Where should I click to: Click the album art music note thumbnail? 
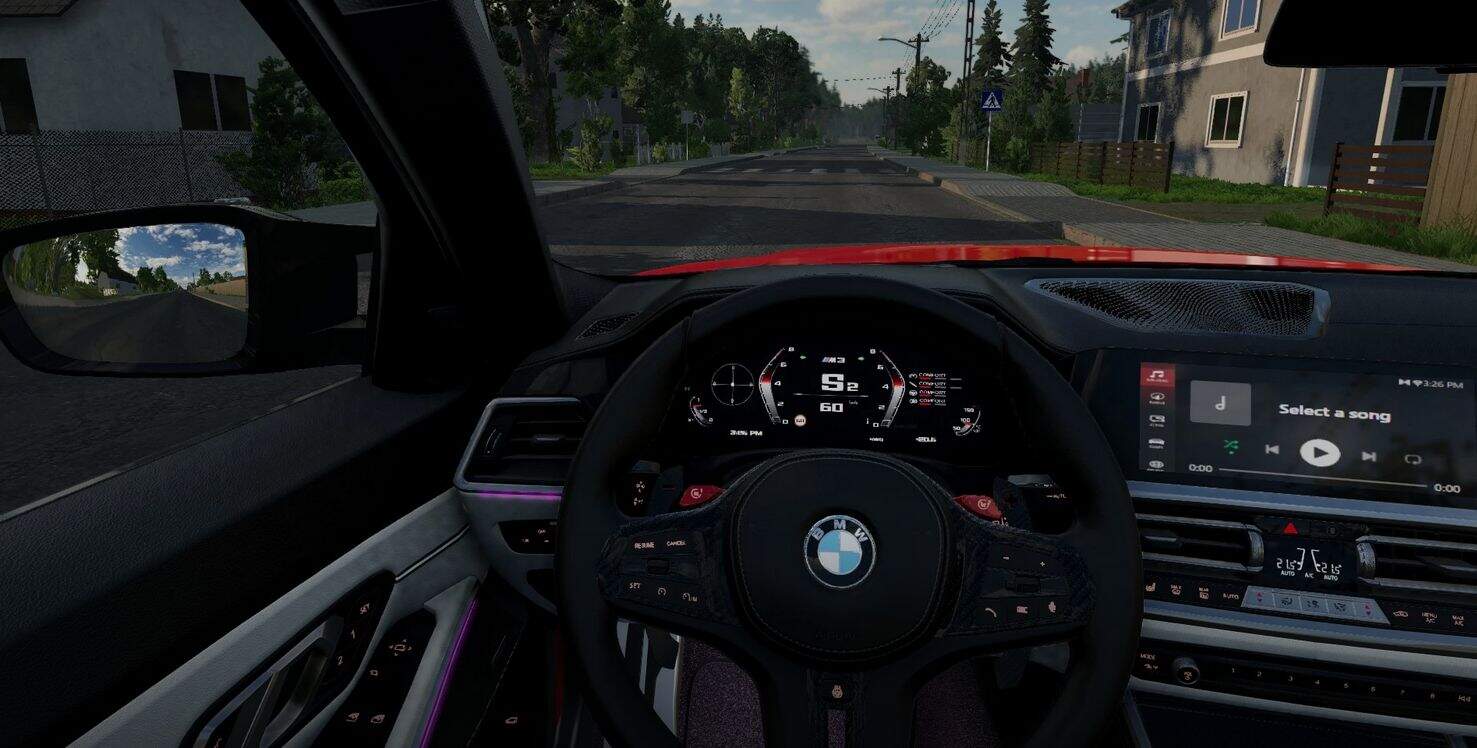[x=1220, y=403]
